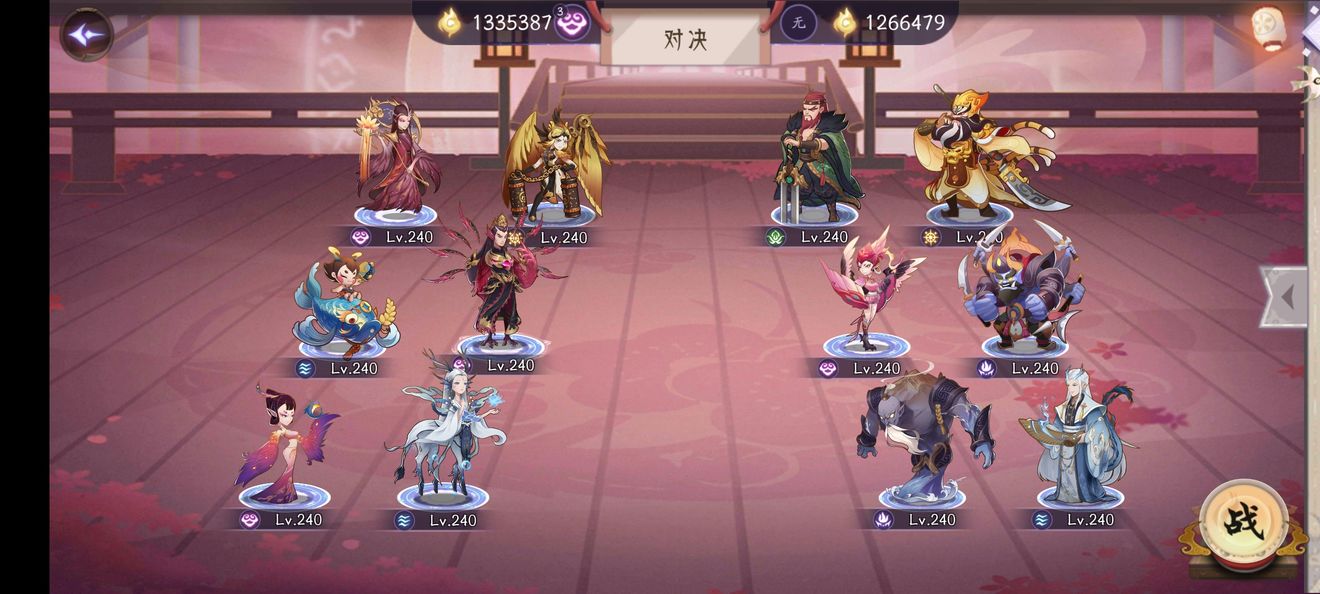Screen dimensions: 1320x594
Task: Go back using the purple arrow button
Action: [87, 34]
